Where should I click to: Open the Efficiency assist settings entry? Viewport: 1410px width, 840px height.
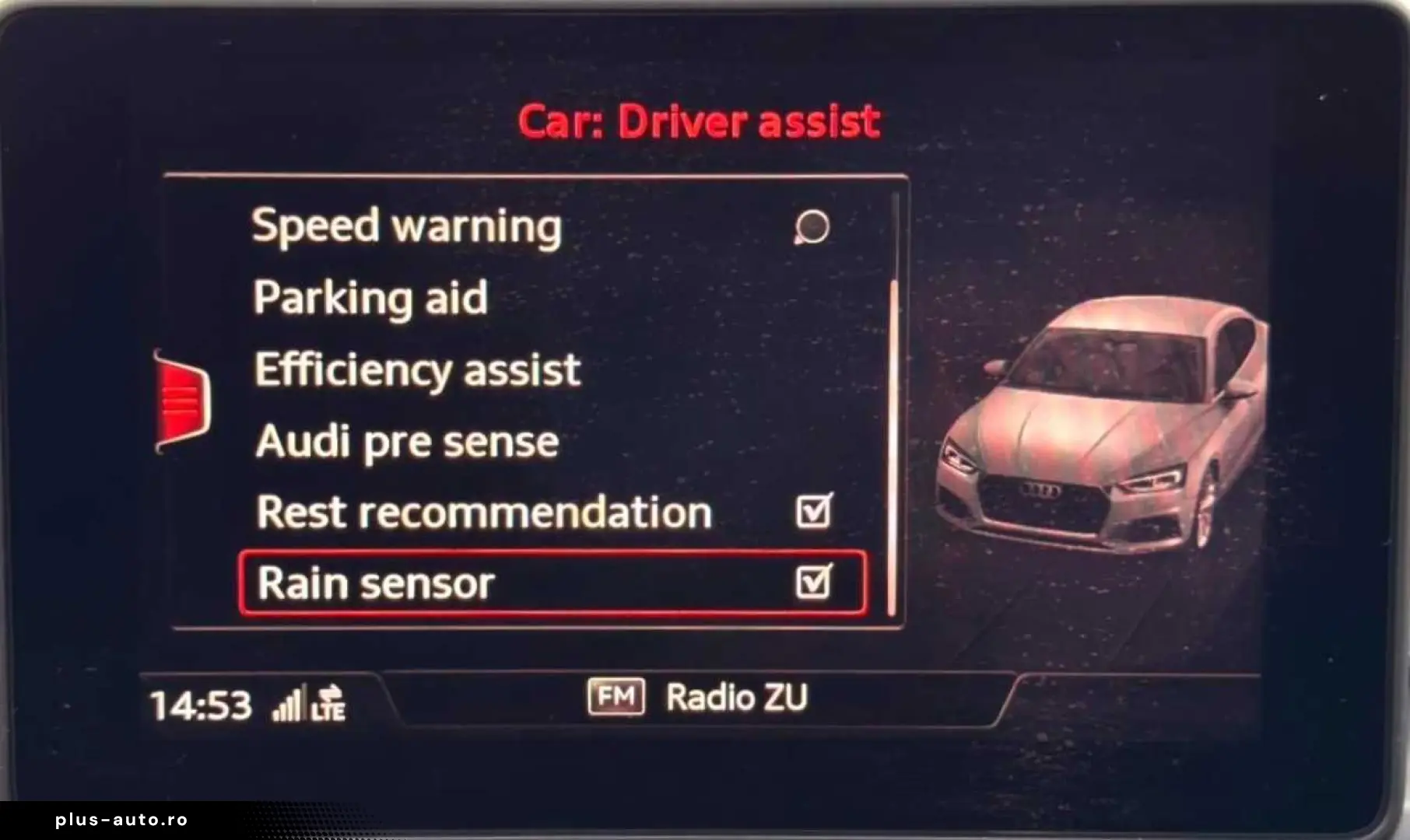[x=415, y=369]
